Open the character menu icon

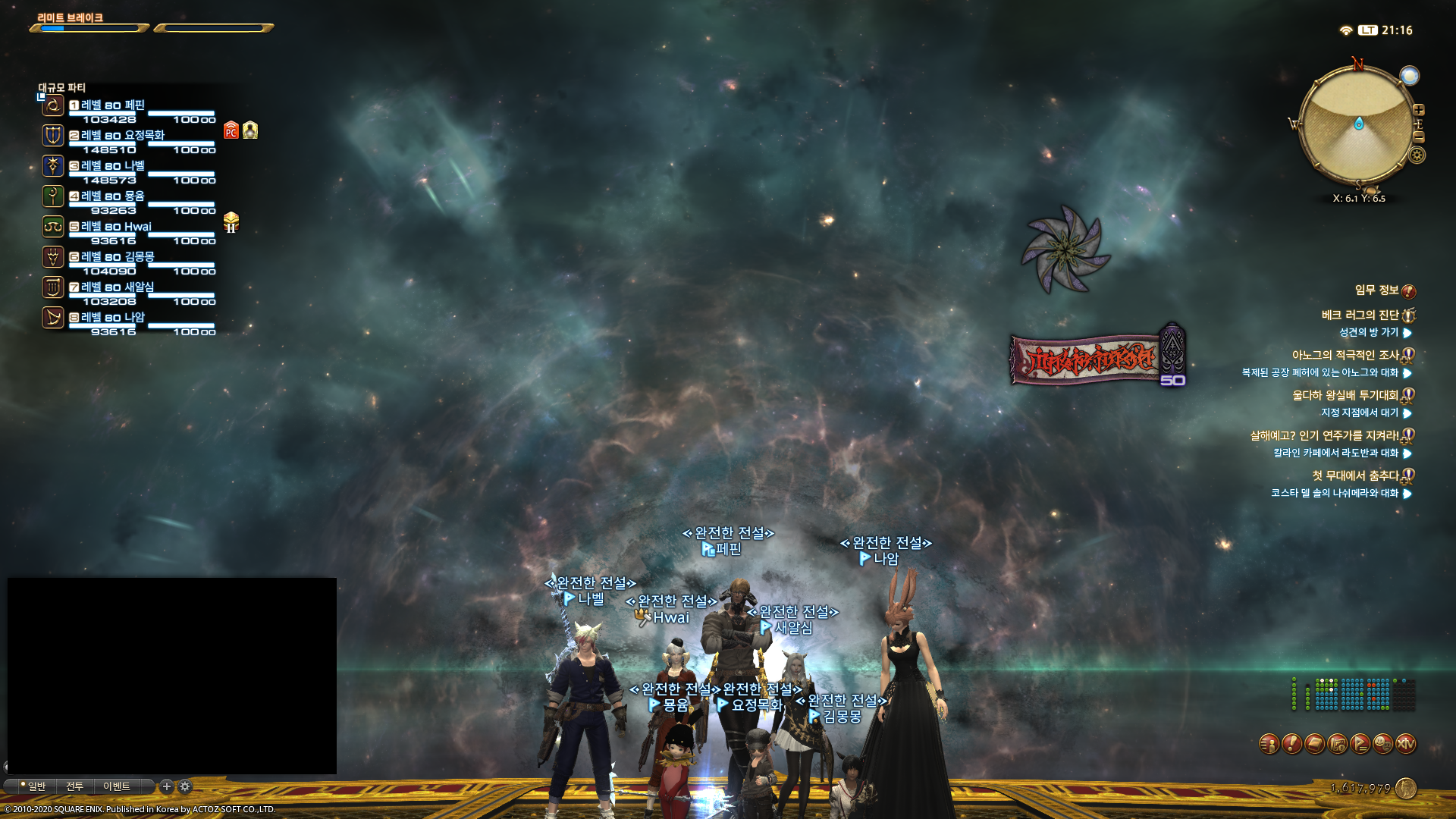point(1269,745)
